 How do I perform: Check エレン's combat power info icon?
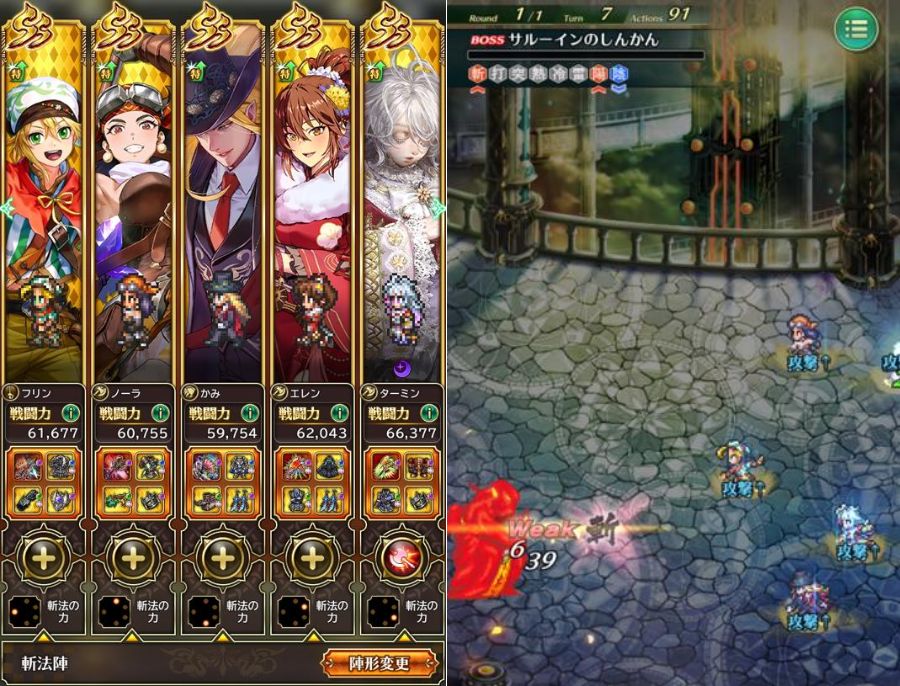click(334, 412)
